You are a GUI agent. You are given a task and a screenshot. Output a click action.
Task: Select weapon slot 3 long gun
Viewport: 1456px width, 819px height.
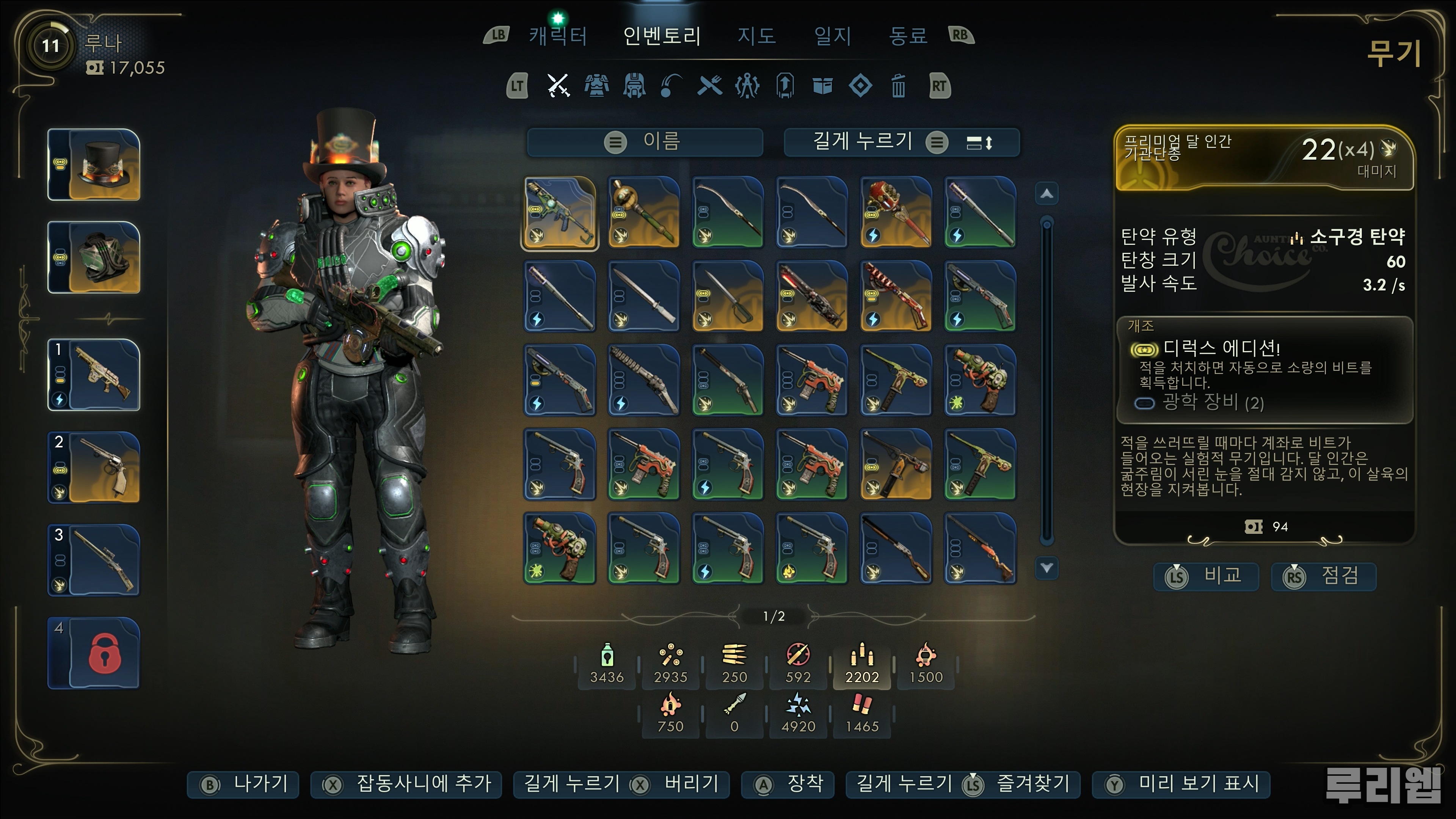click(x=94, y=560)
